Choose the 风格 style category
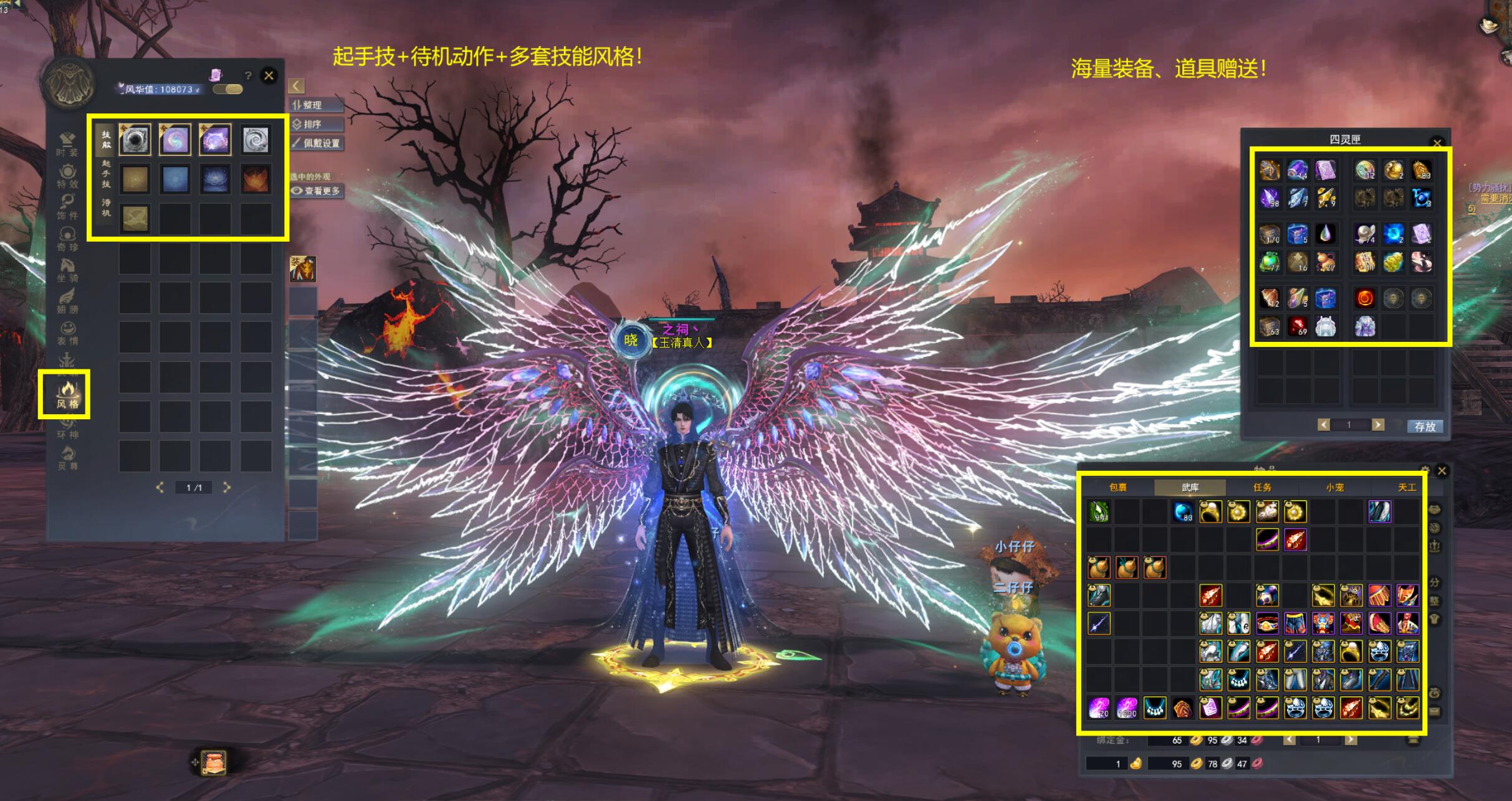Image resolution: width=1512 pixels, height=801 pixels. point(67,395)
